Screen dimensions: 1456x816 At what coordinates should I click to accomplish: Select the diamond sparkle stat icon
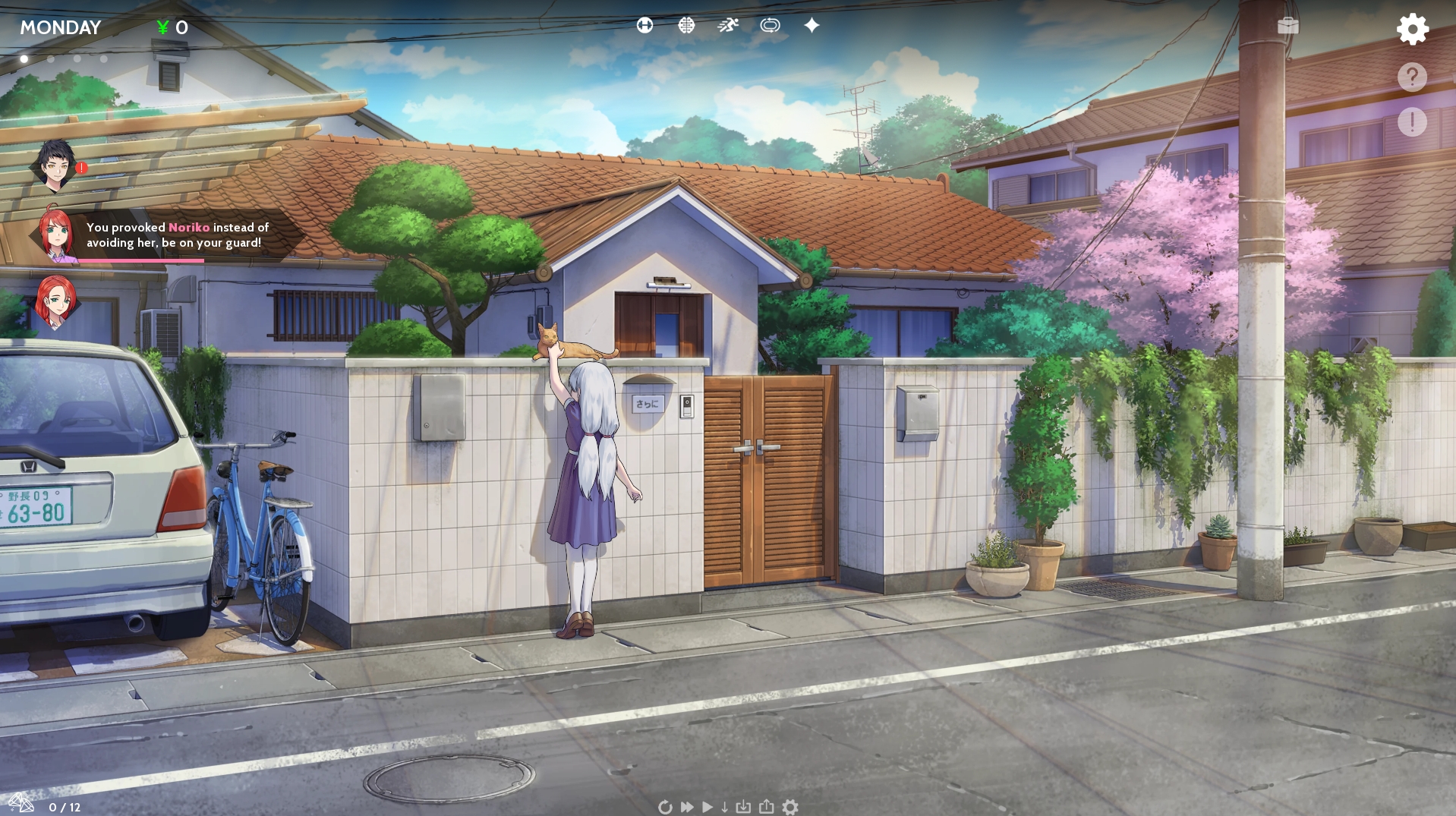click(812, 25)
